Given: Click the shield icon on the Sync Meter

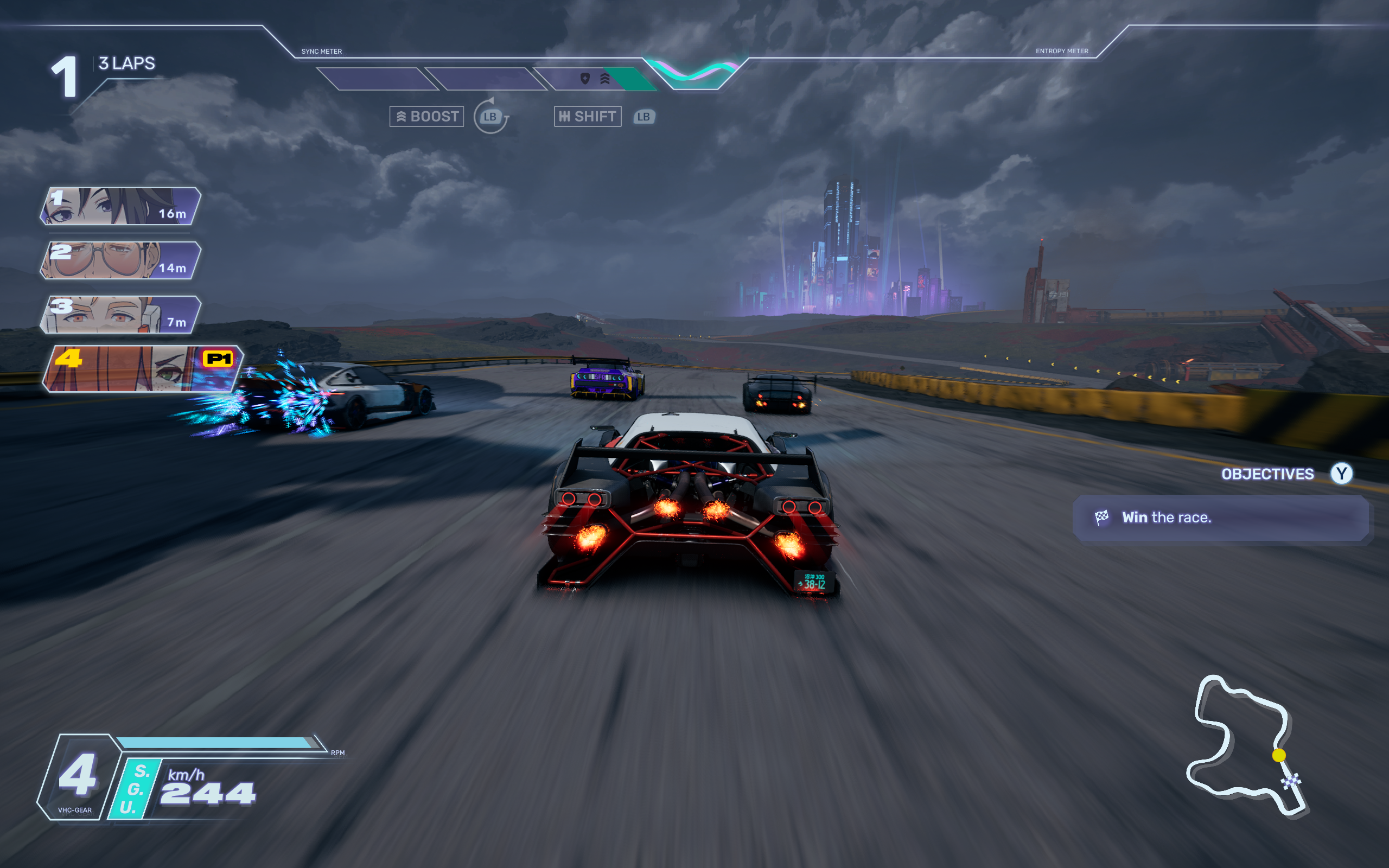Looking at the screenshot, I should coord(584,79).
